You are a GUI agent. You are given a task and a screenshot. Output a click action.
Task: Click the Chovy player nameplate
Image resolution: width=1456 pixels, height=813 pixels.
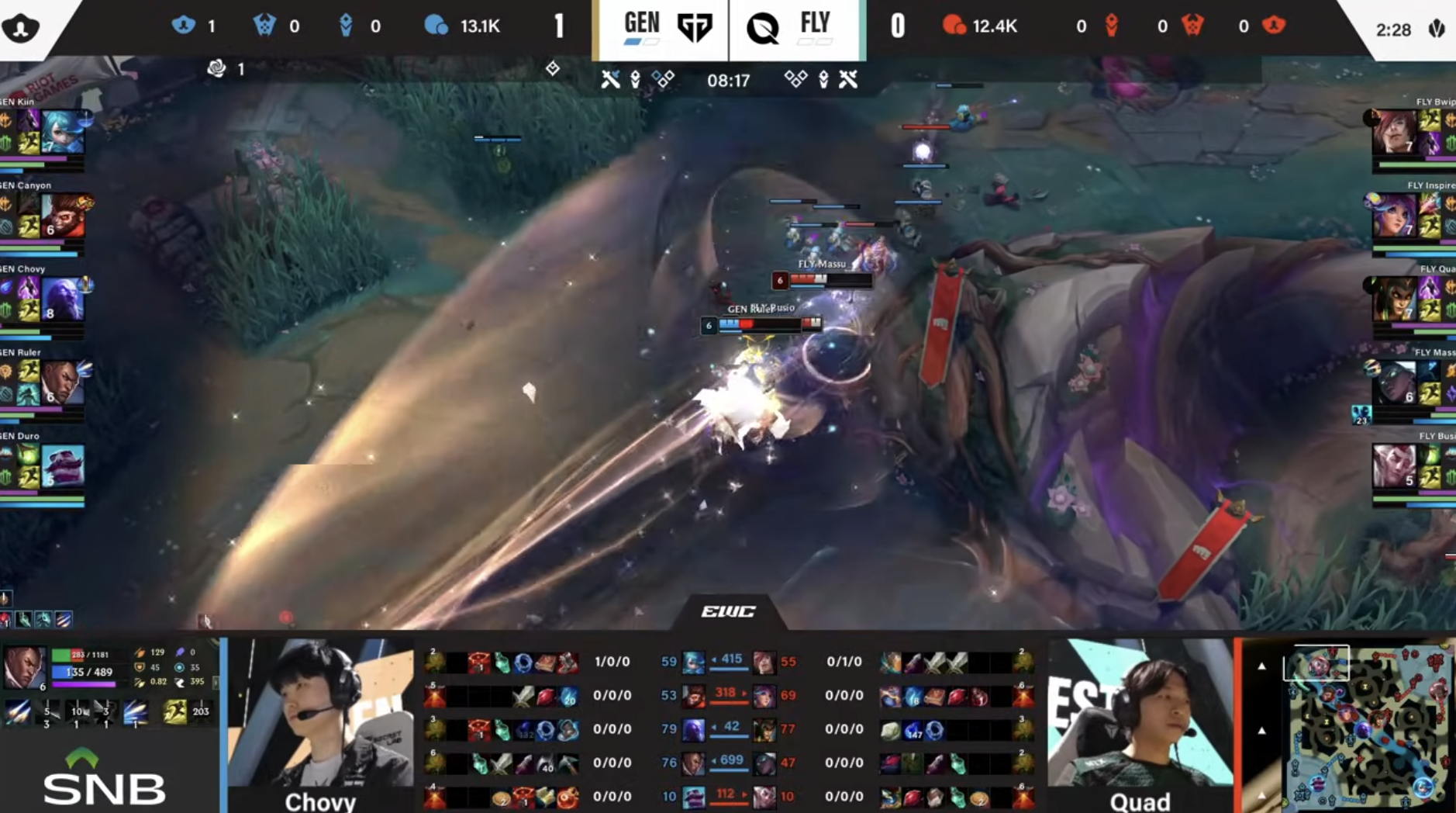(320, 803)
